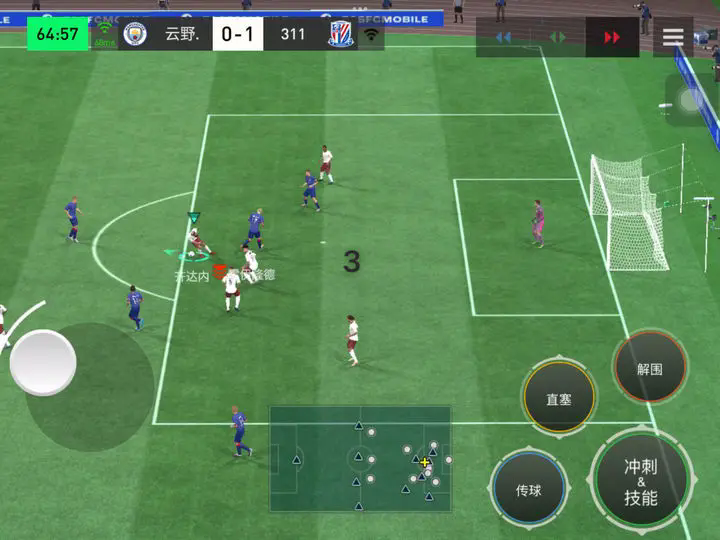
Task: Select the red fast-forward arrows
Action: point(611,37)
